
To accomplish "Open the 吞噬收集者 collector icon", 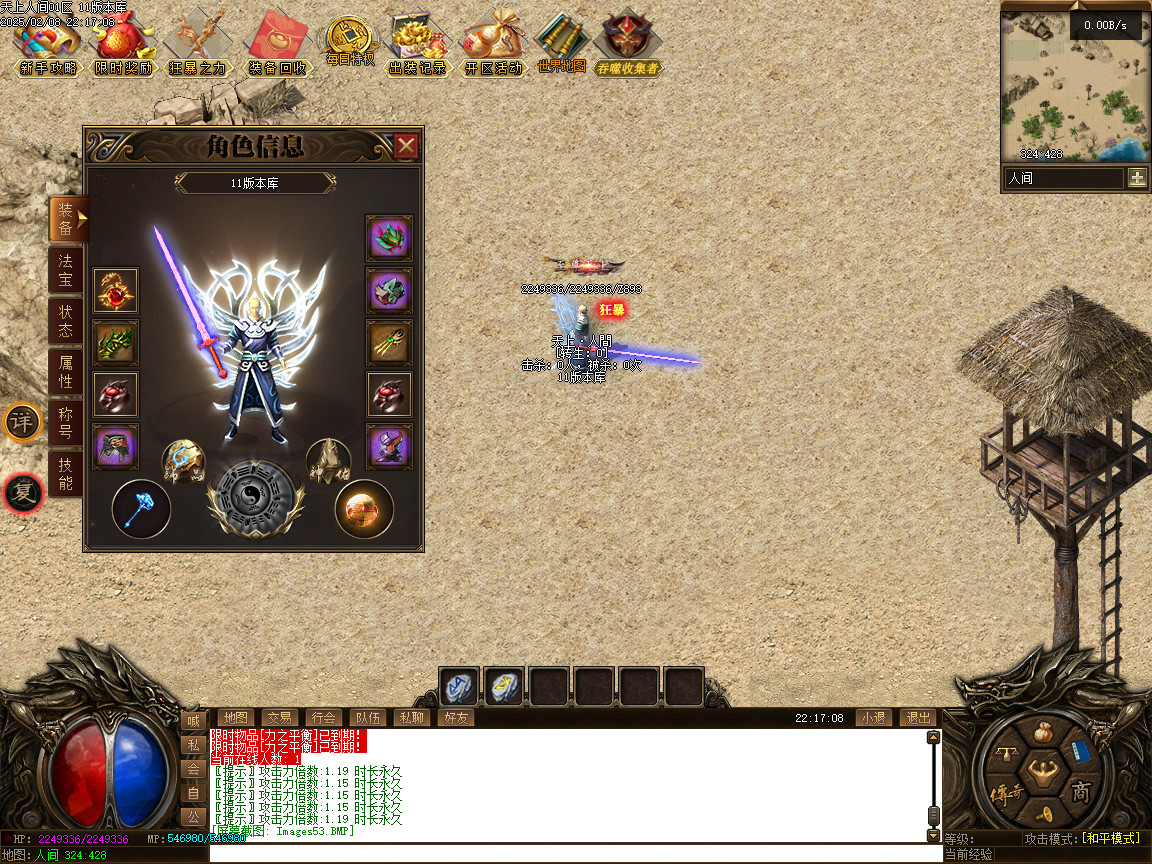I will click(x=628, y=46).
